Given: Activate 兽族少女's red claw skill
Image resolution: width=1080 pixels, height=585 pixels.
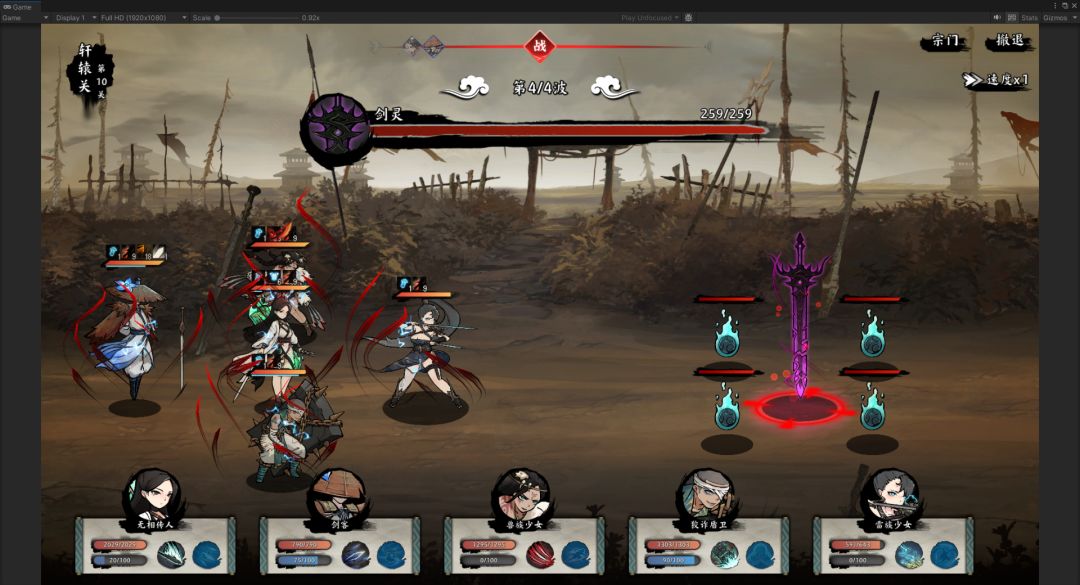Looking at the screenshot, I should [x=540, y=555].
